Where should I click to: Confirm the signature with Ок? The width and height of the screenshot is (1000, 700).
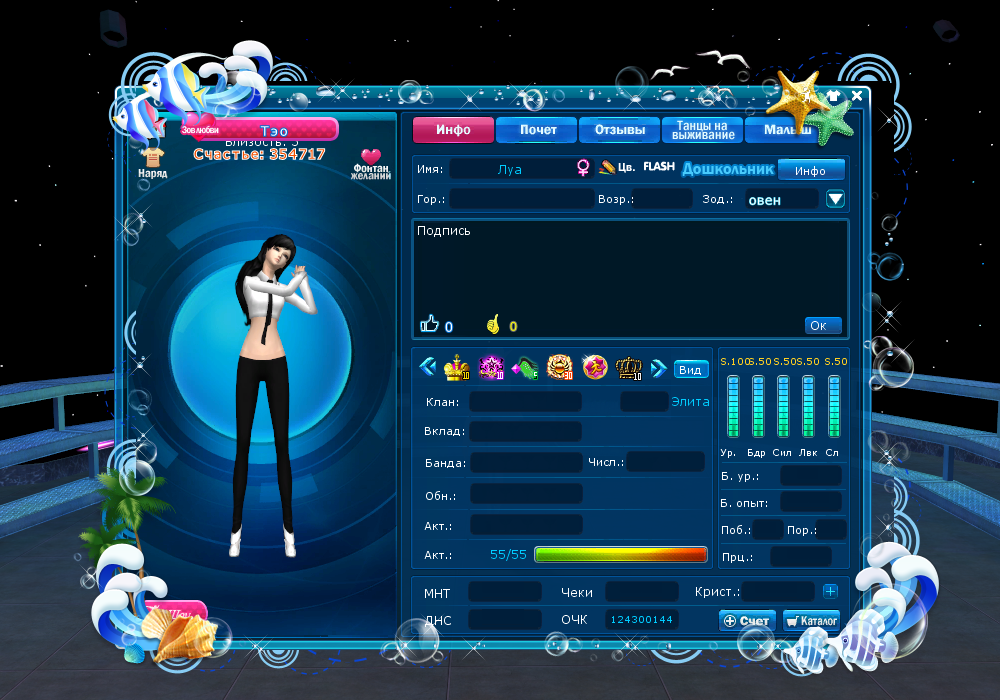[x=822, y=326]
